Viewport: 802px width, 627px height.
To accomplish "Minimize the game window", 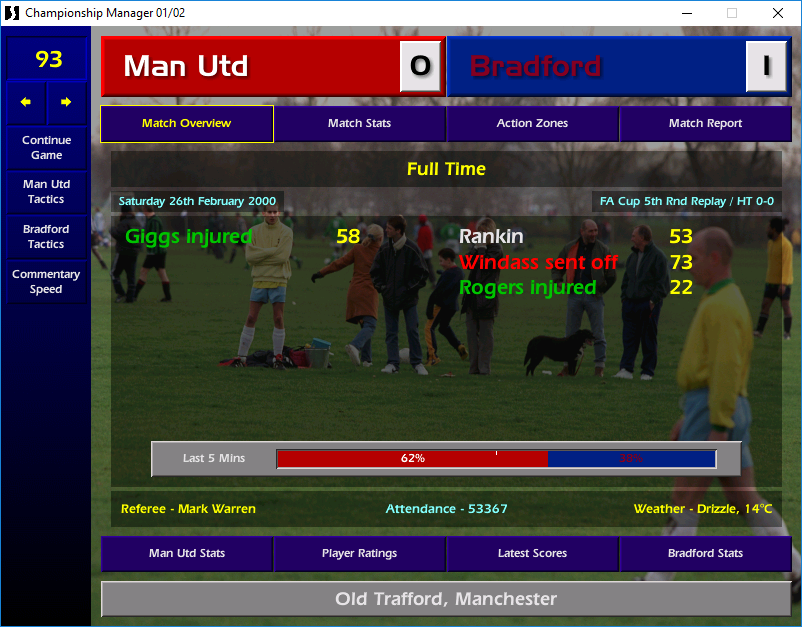I will point(686,13).
